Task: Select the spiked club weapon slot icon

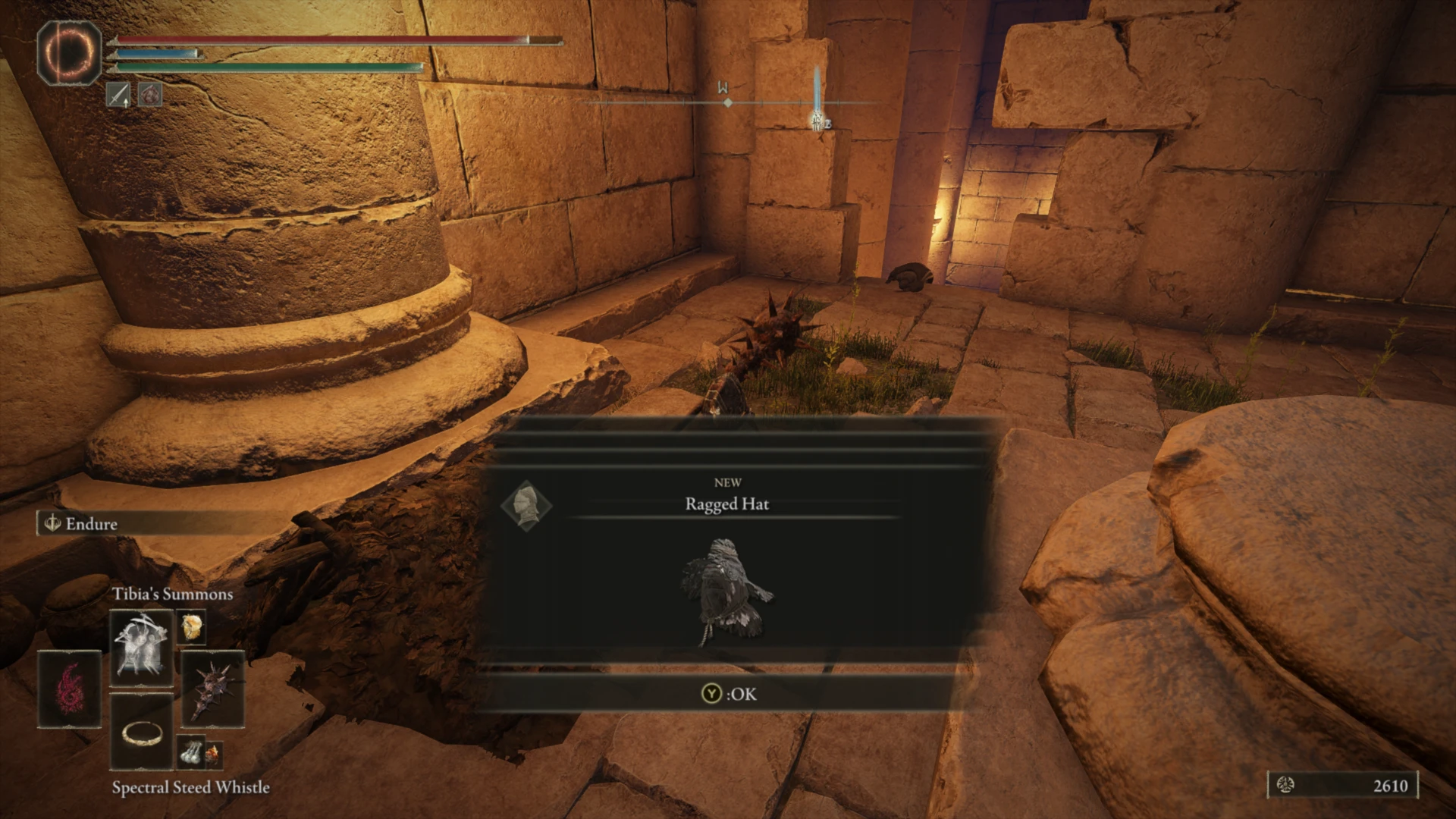Action: [212, 687]
